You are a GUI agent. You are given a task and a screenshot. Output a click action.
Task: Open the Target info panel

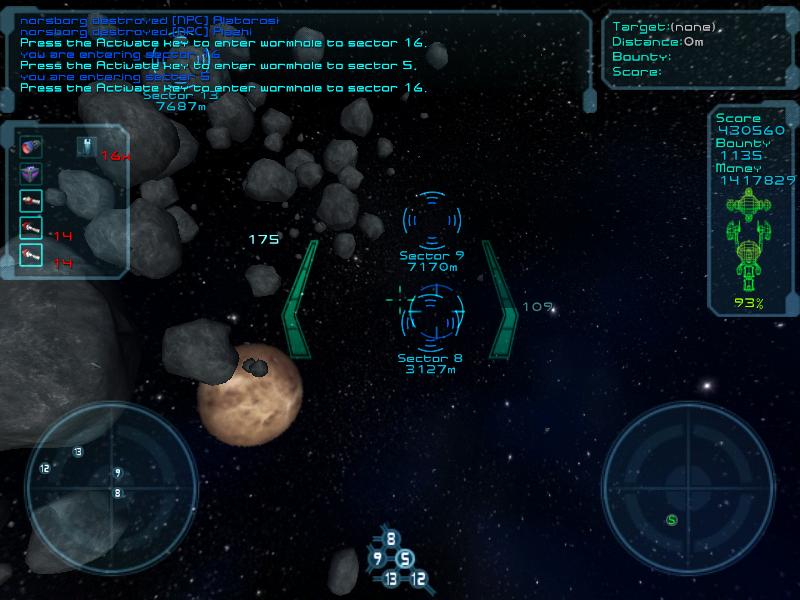point(698,49)
